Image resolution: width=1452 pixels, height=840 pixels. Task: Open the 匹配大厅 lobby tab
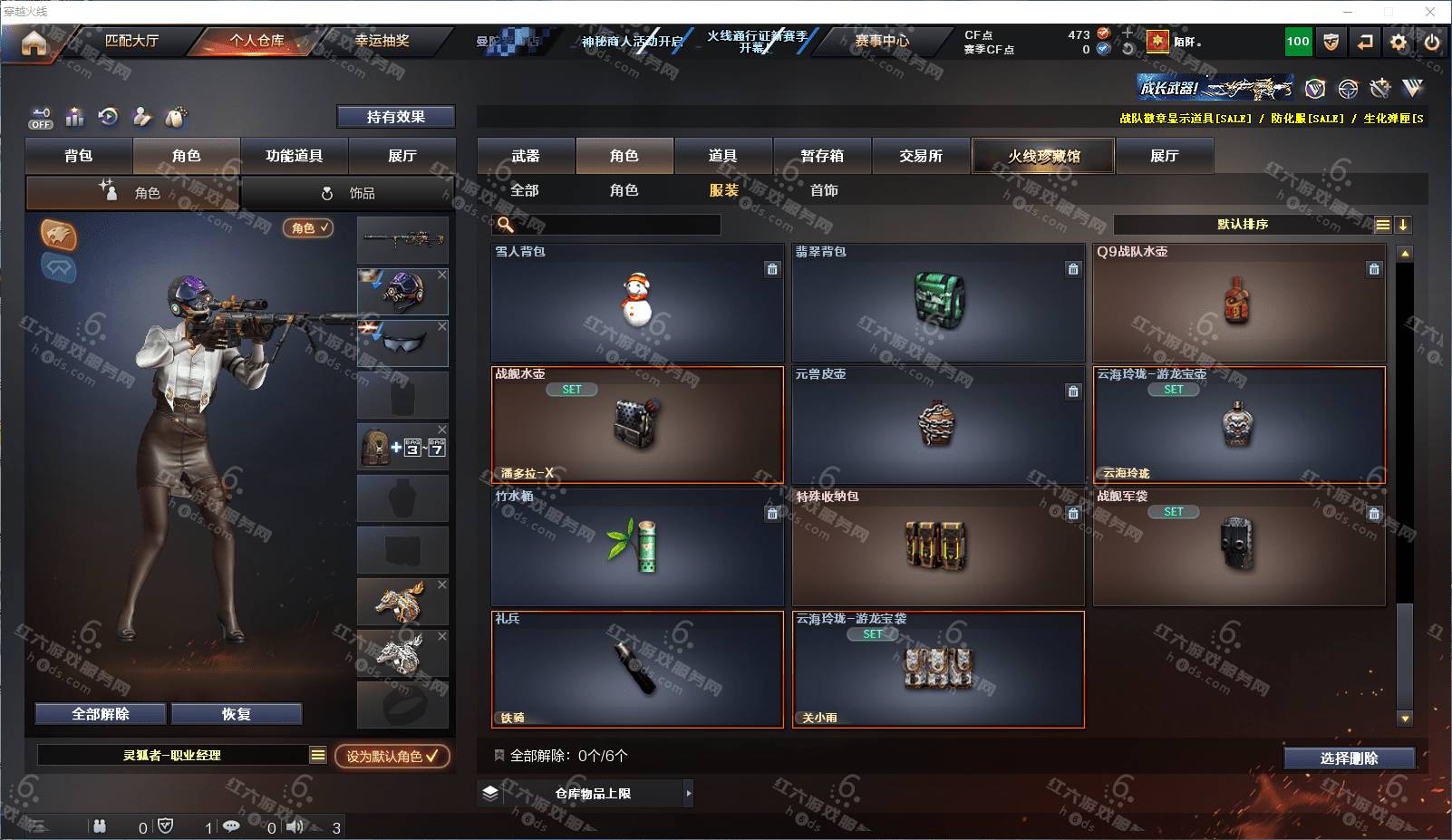click(x=131, y=41)
